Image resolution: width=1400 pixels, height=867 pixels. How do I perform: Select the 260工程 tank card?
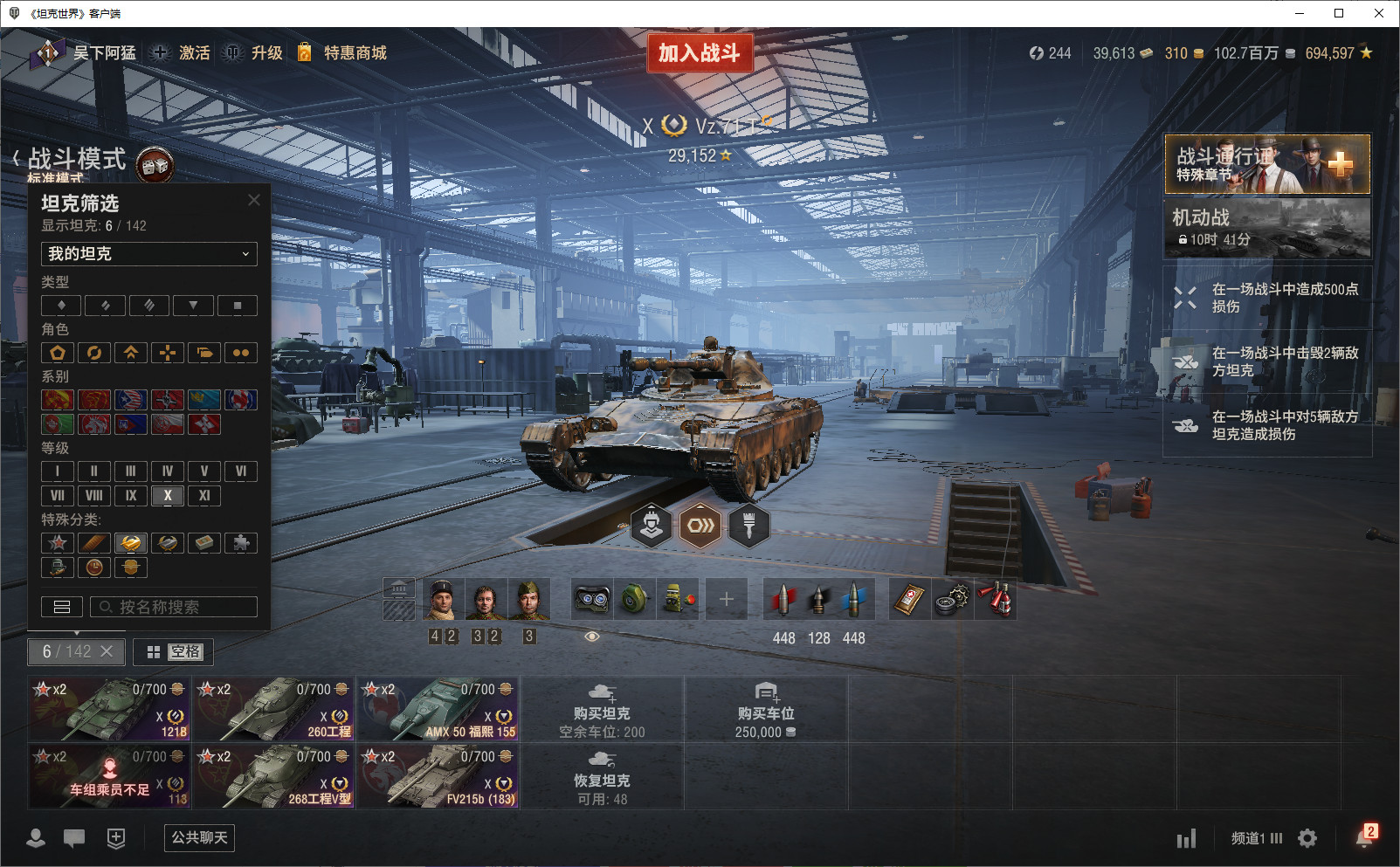point(274,708)
